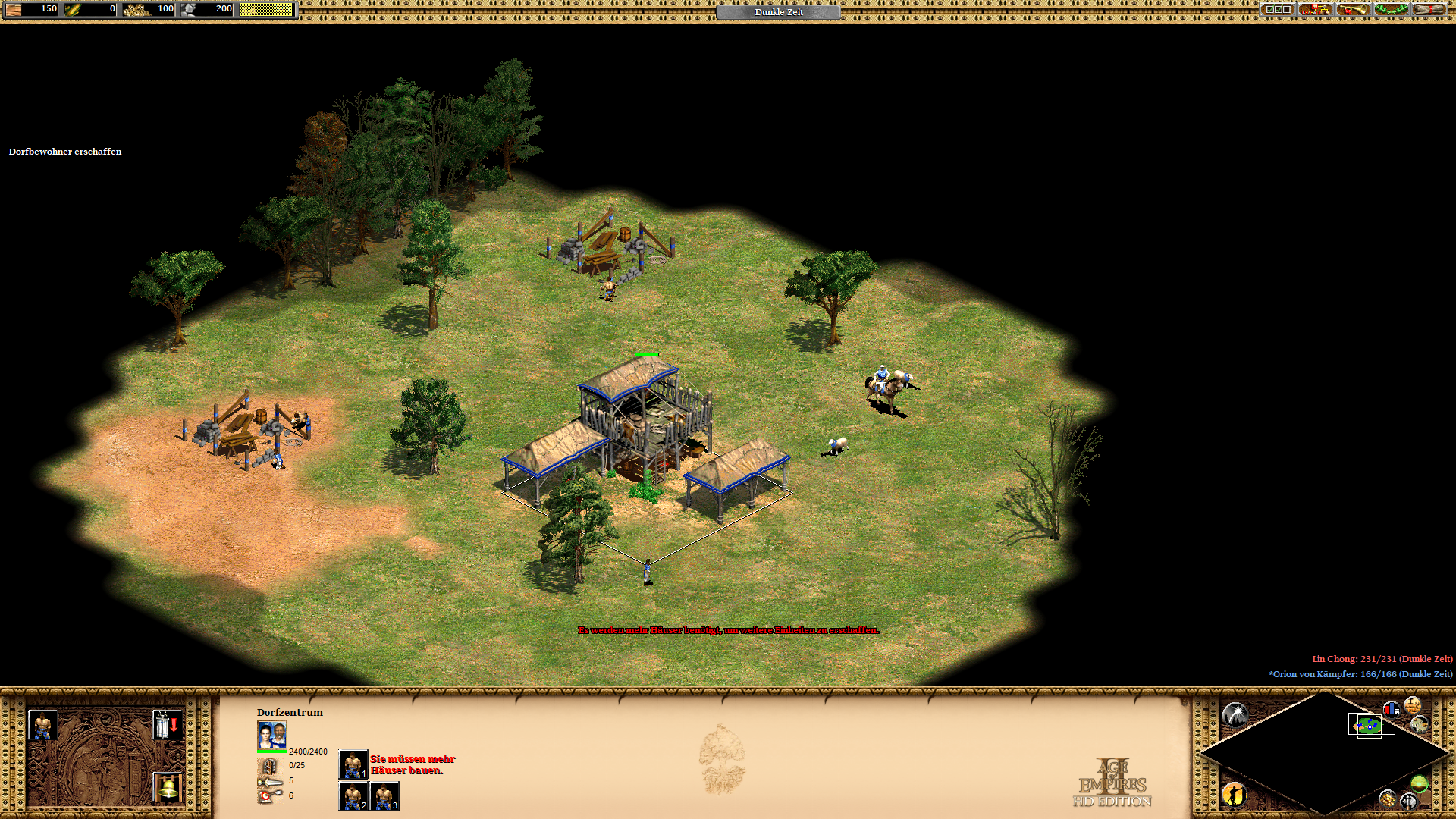The width and height of the screenshot is (1456, 819).
Task: Toggle the statistics bar chart display
Action: click(1391, 709)
